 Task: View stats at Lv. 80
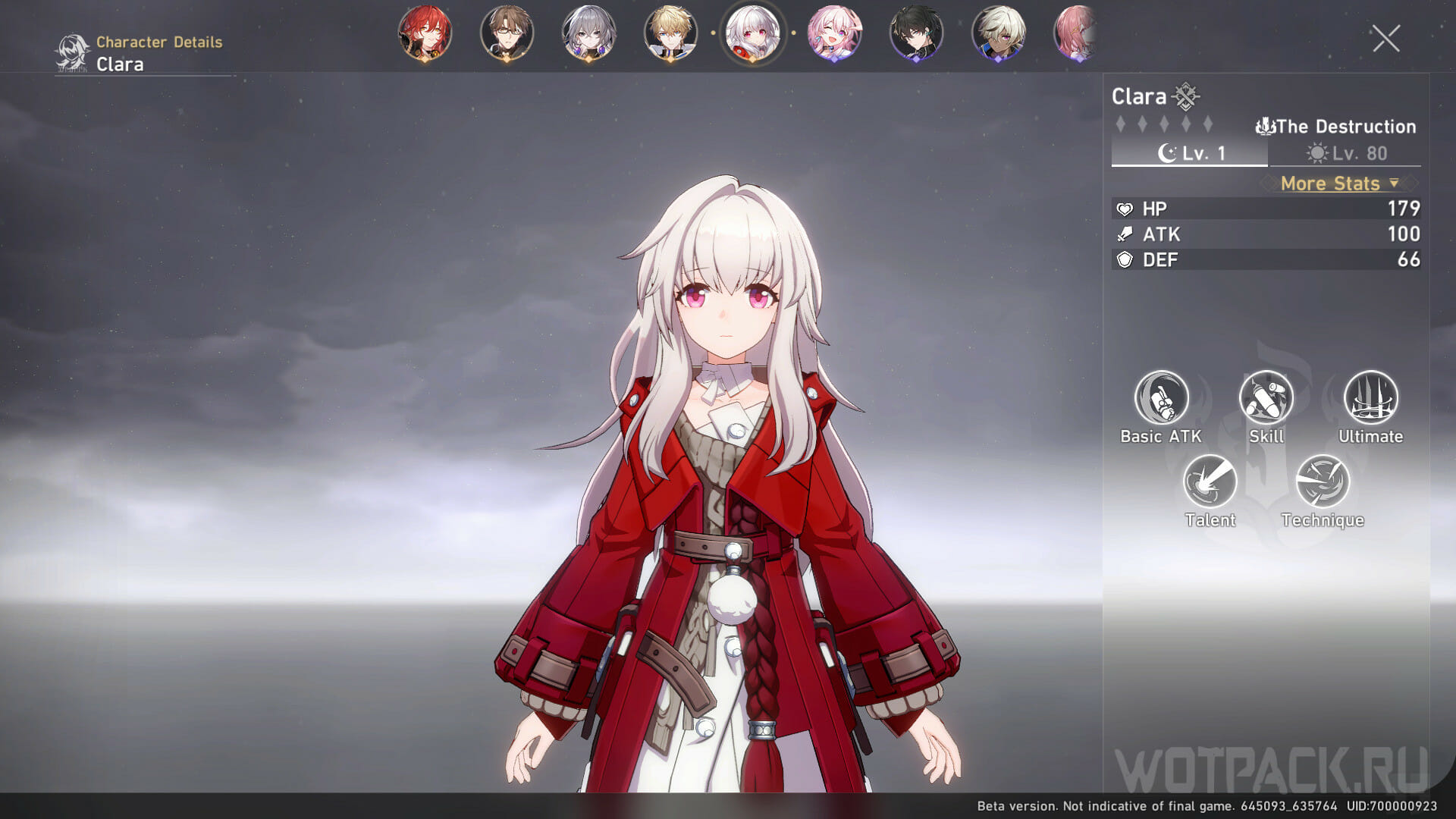point(1348,154)
